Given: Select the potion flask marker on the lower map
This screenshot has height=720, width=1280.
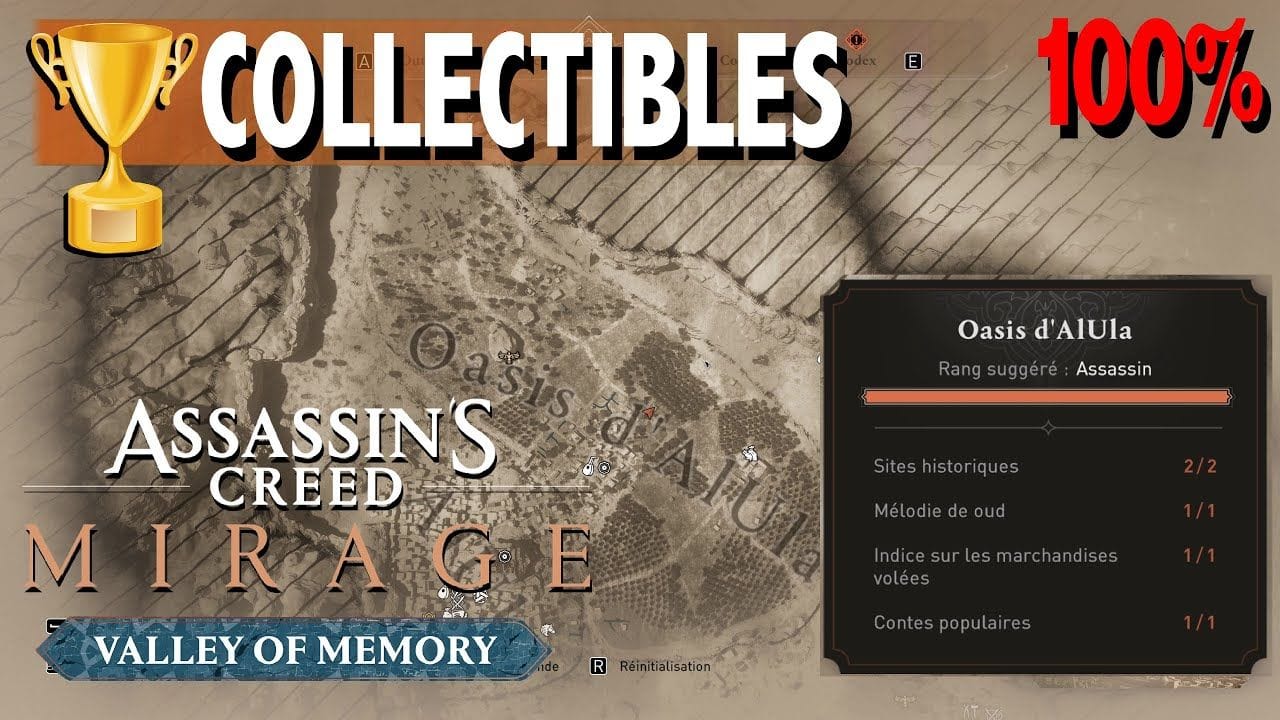Looking at the screenshot, I should pyautogui.click(x=442, y=592).
